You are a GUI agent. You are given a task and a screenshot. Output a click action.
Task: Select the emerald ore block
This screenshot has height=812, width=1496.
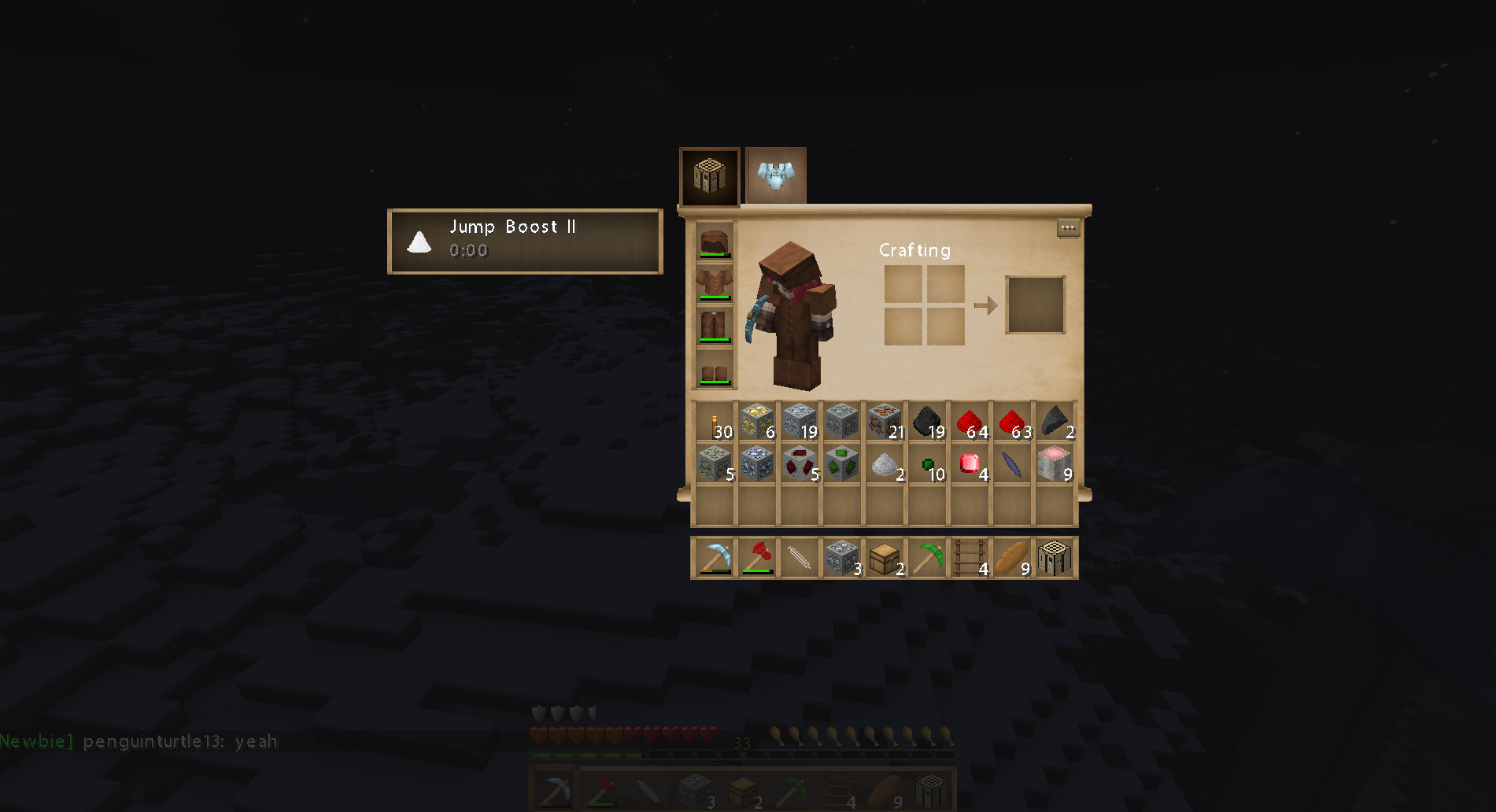[x=842, y=465]
